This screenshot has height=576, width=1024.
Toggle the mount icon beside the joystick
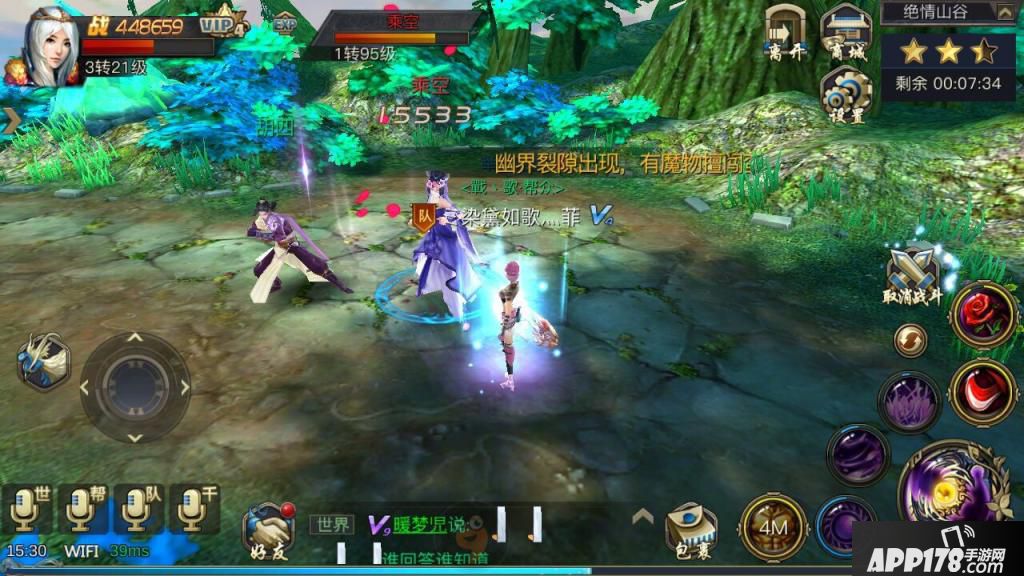43,361
